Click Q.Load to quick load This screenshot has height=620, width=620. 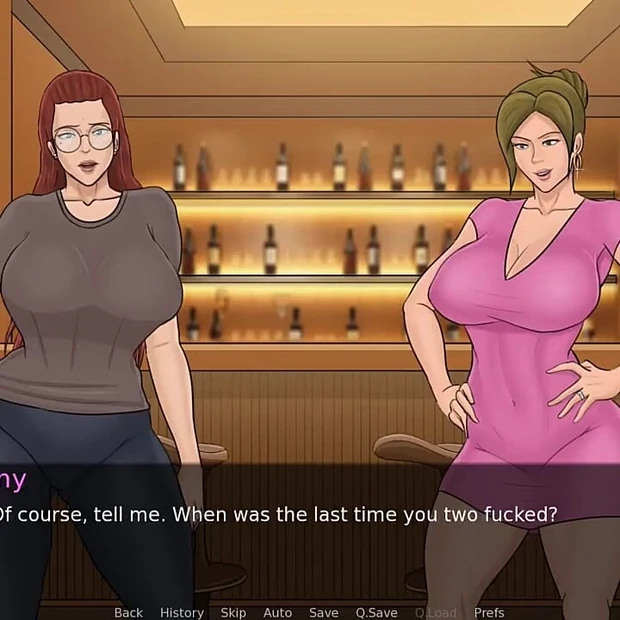coord(435,612)
